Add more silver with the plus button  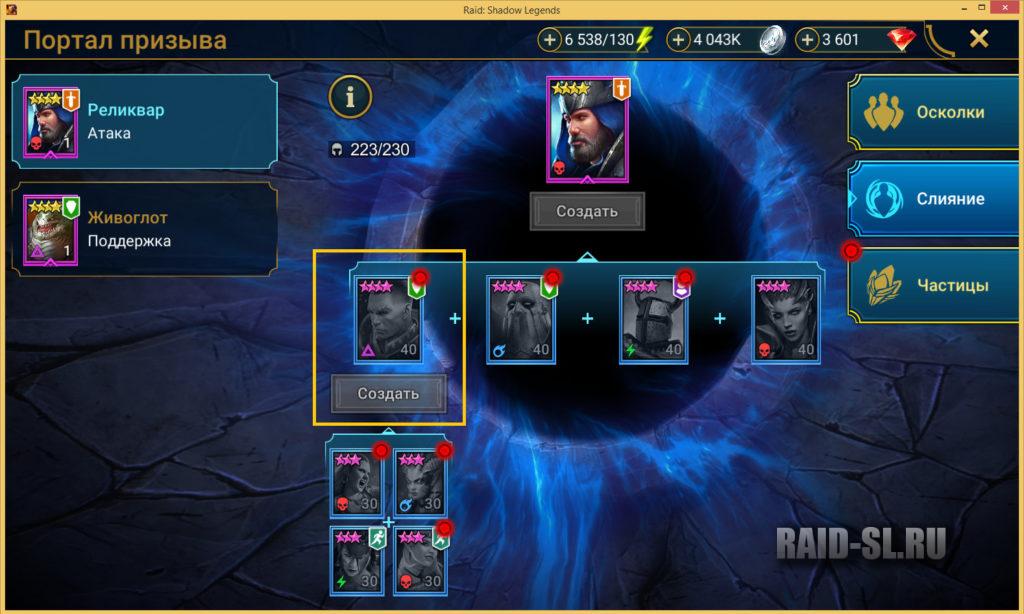point(679,40)
